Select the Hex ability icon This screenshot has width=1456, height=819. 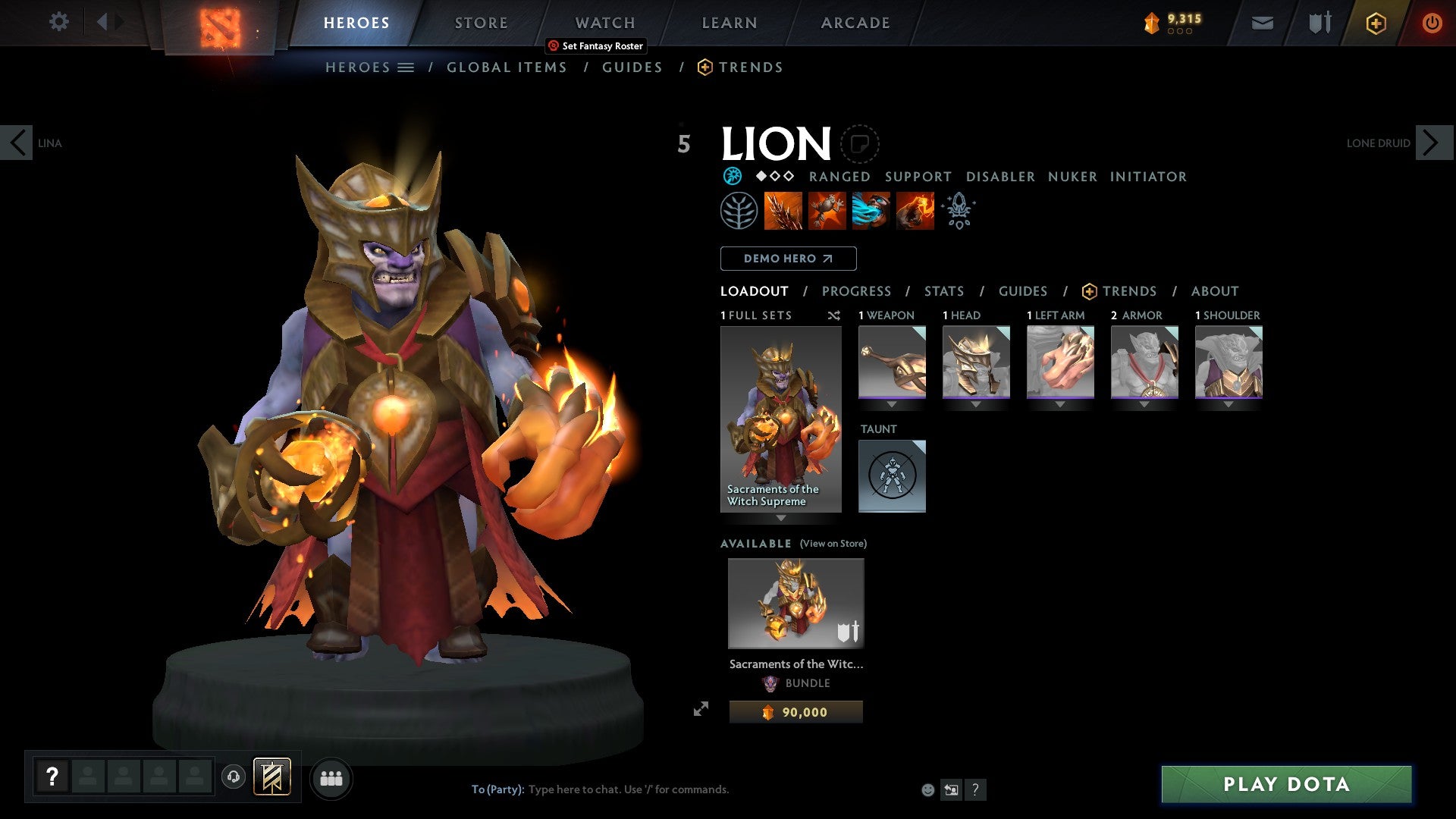(x=827, y=211)
